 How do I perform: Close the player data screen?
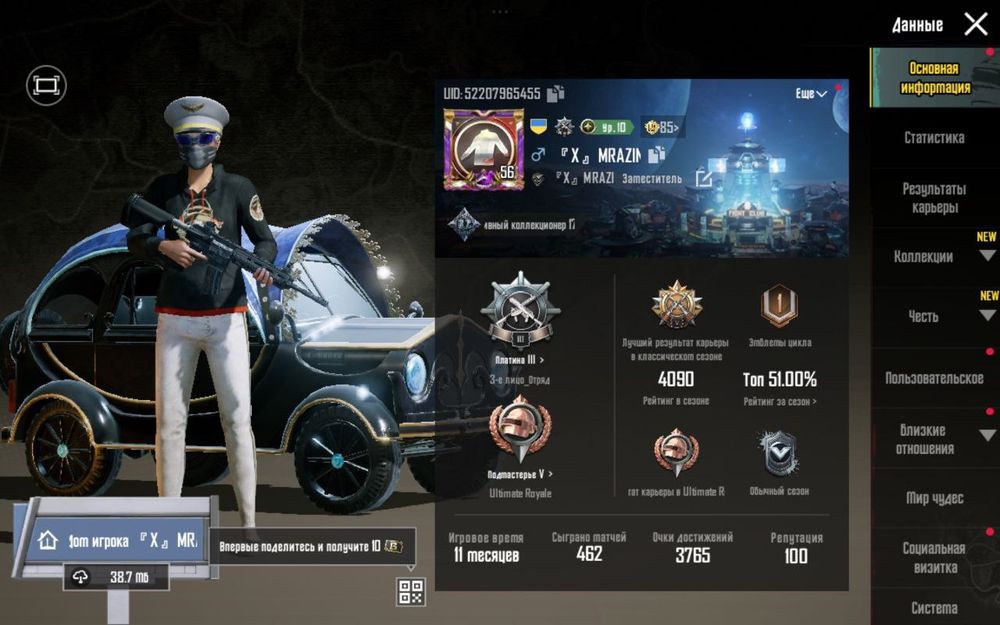pyautogui.click(x=975, y=25)
